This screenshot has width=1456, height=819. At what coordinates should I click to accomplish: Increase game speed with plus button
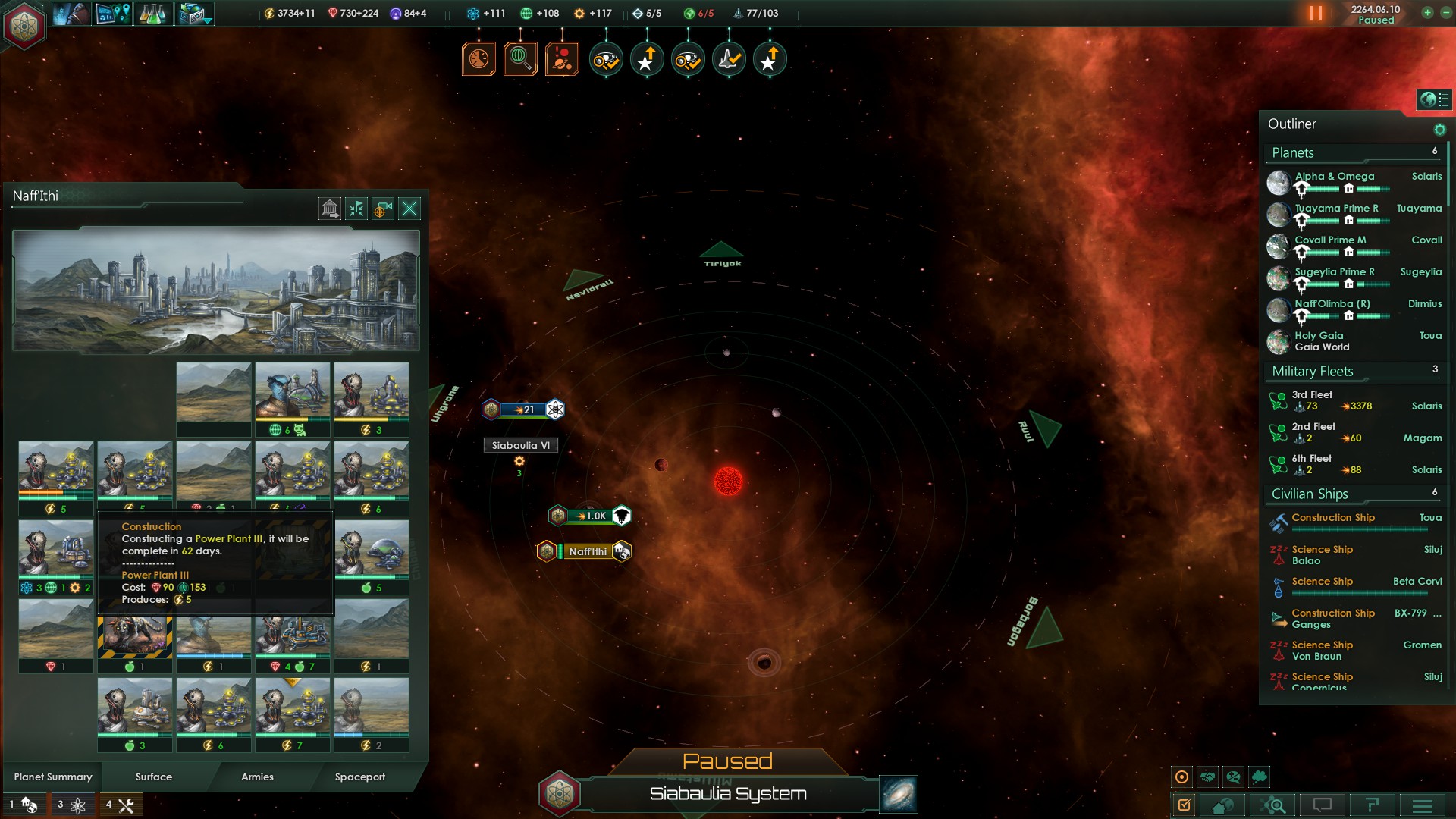[x=1427, y=13]
